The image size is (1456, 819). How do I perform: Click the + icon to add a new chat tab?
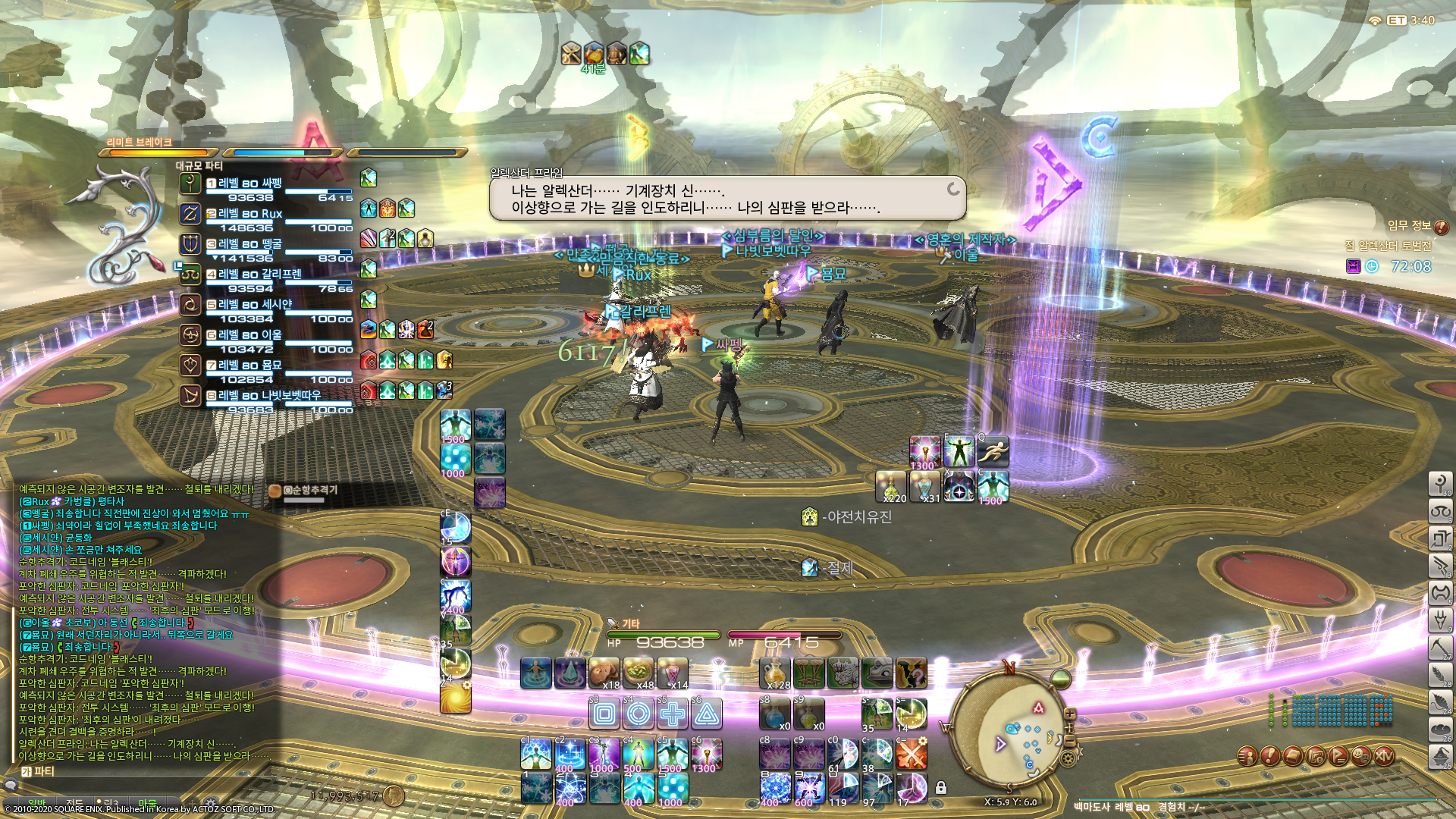pyautogui.click(x=192, y=802)
